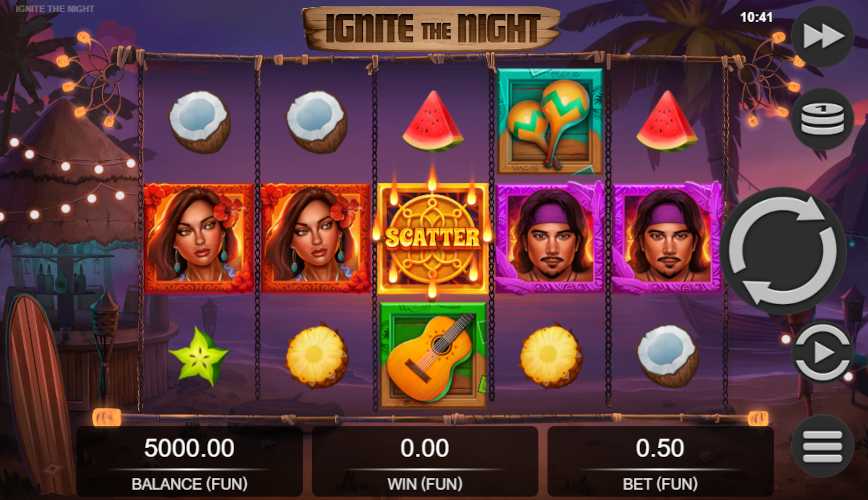Select the Bet (FUN) amount panel

coord(660,461)
